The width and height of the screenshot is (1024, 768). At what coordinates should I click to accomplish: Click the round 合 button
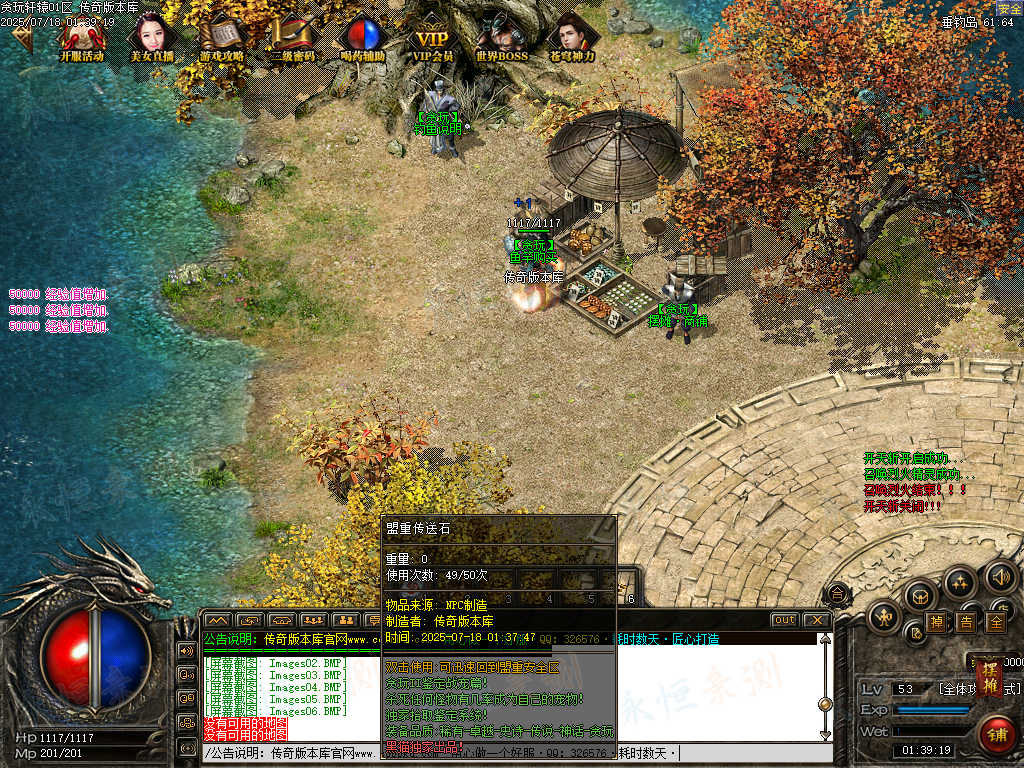pos(838,595)
